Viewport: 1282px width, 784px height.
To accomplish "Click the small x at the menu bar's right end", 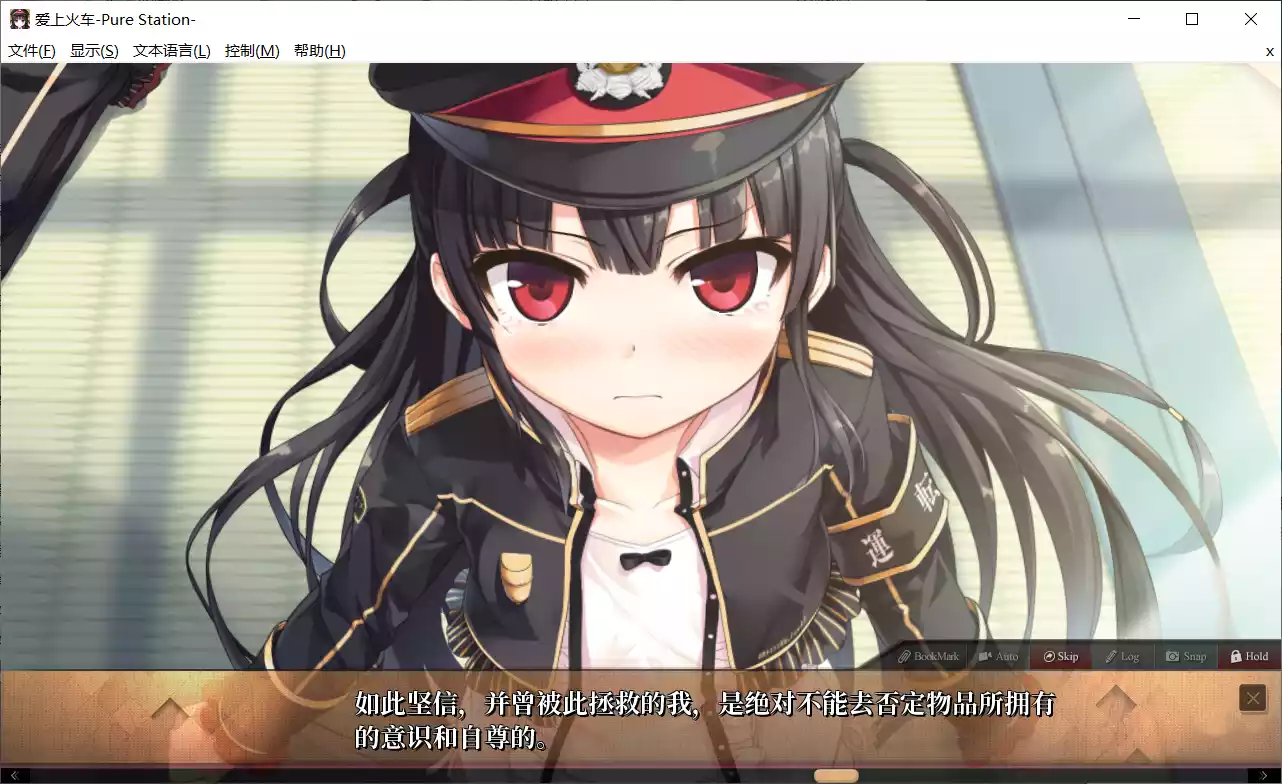I will point(1270,51).
